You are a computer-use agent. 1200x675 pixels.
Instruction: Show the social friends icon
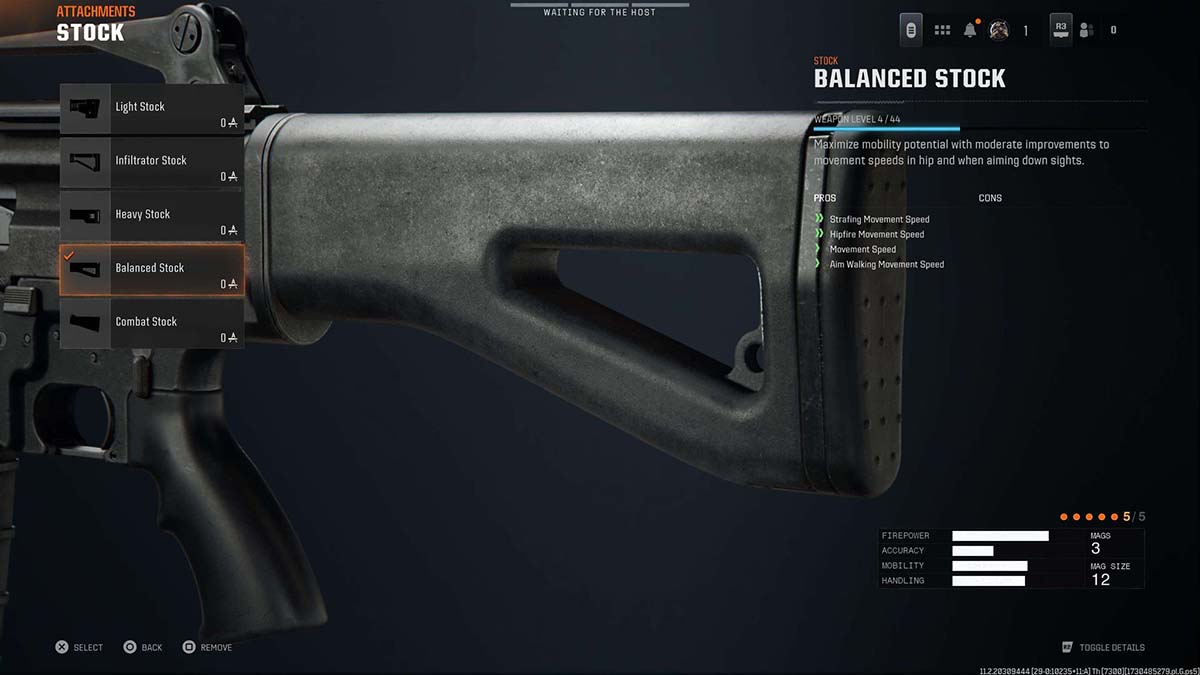click(1086, 30)
